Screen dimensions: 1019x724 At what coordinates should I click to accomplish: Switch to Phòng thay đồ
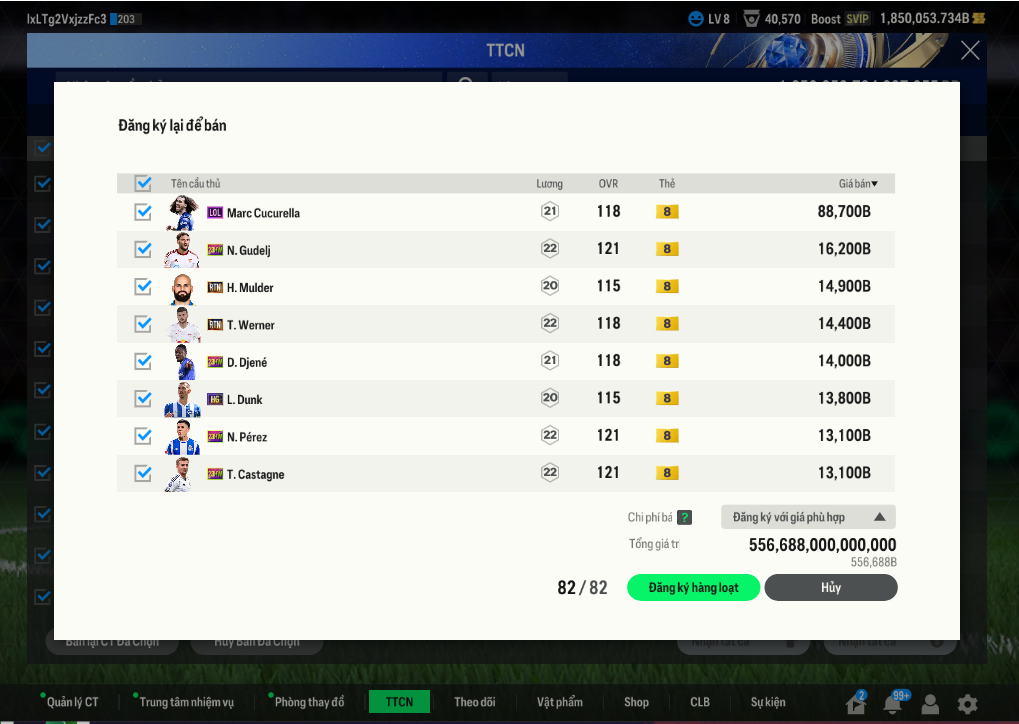309,702
